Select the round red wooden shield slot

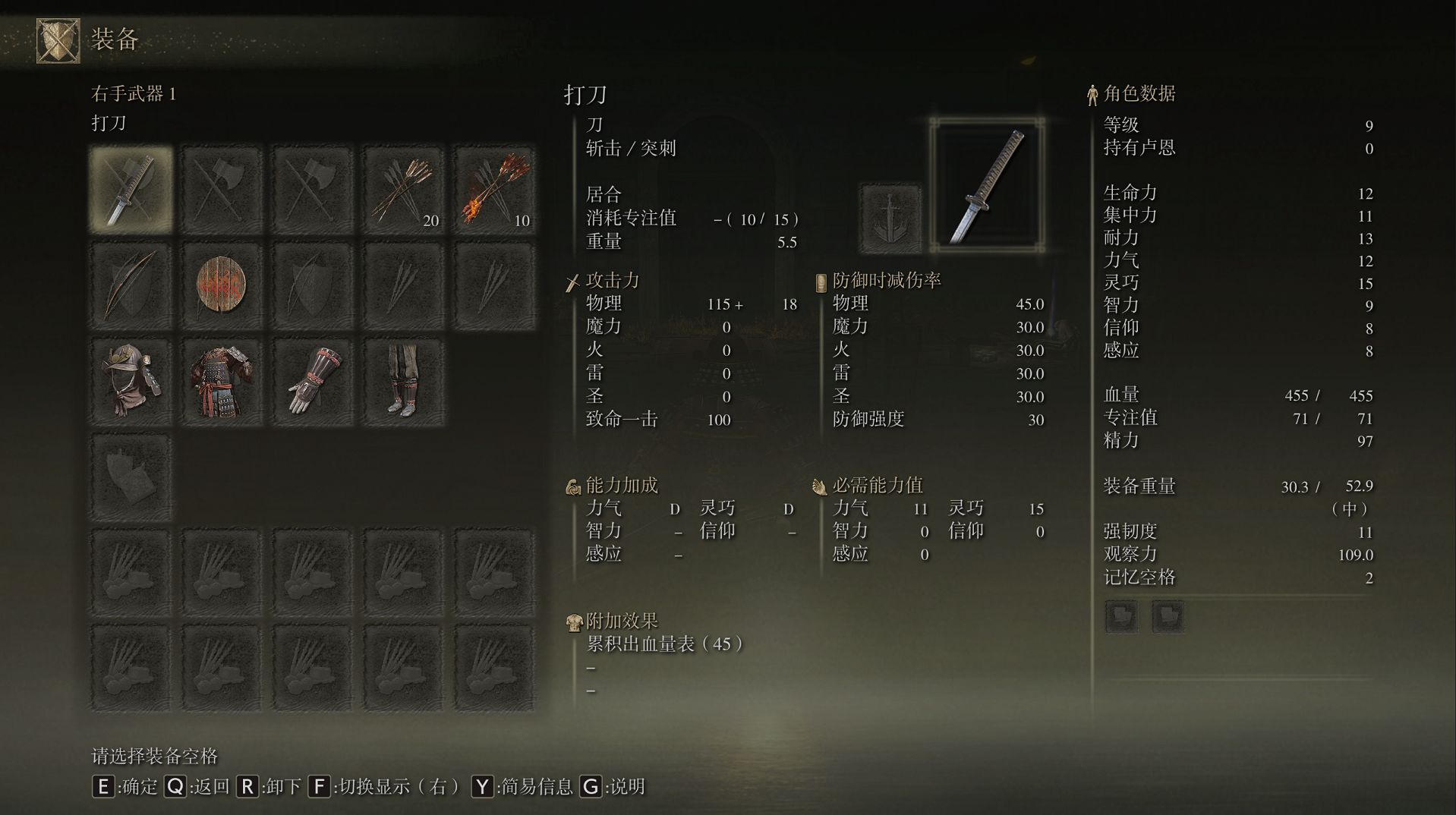point(221,285)
